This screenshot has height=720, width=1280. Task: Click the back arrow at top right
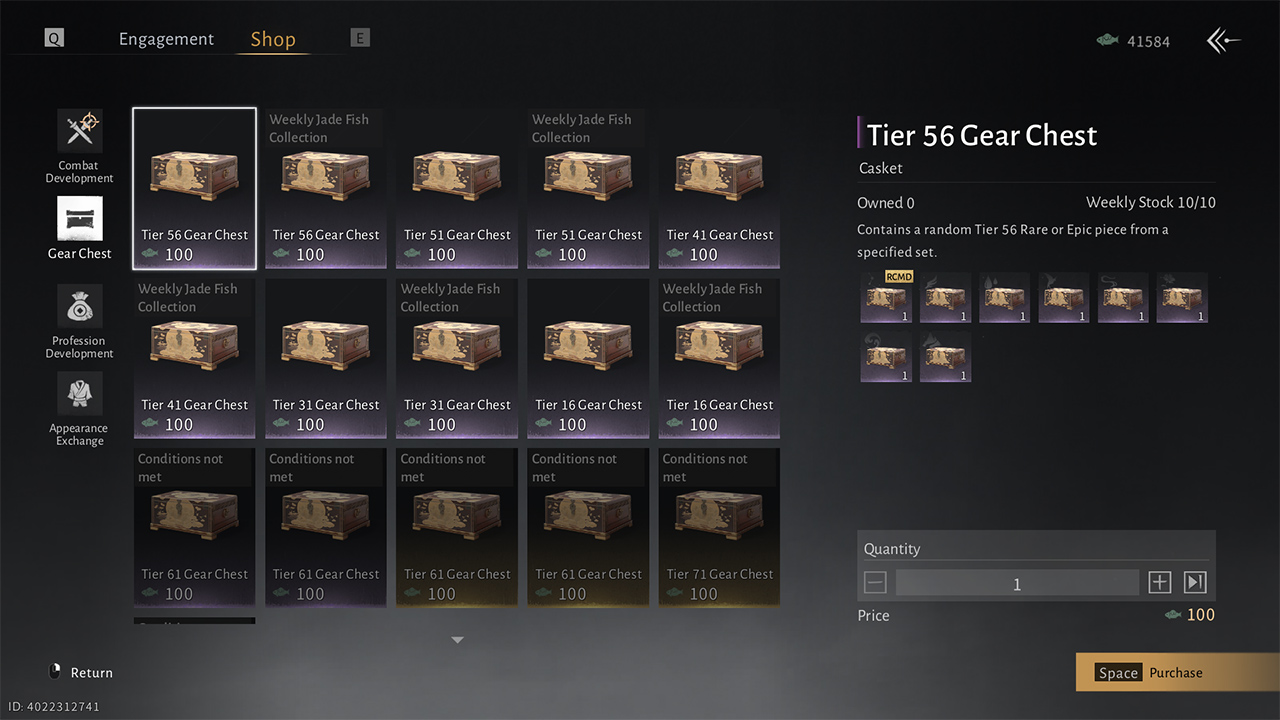click(1223, 41)
